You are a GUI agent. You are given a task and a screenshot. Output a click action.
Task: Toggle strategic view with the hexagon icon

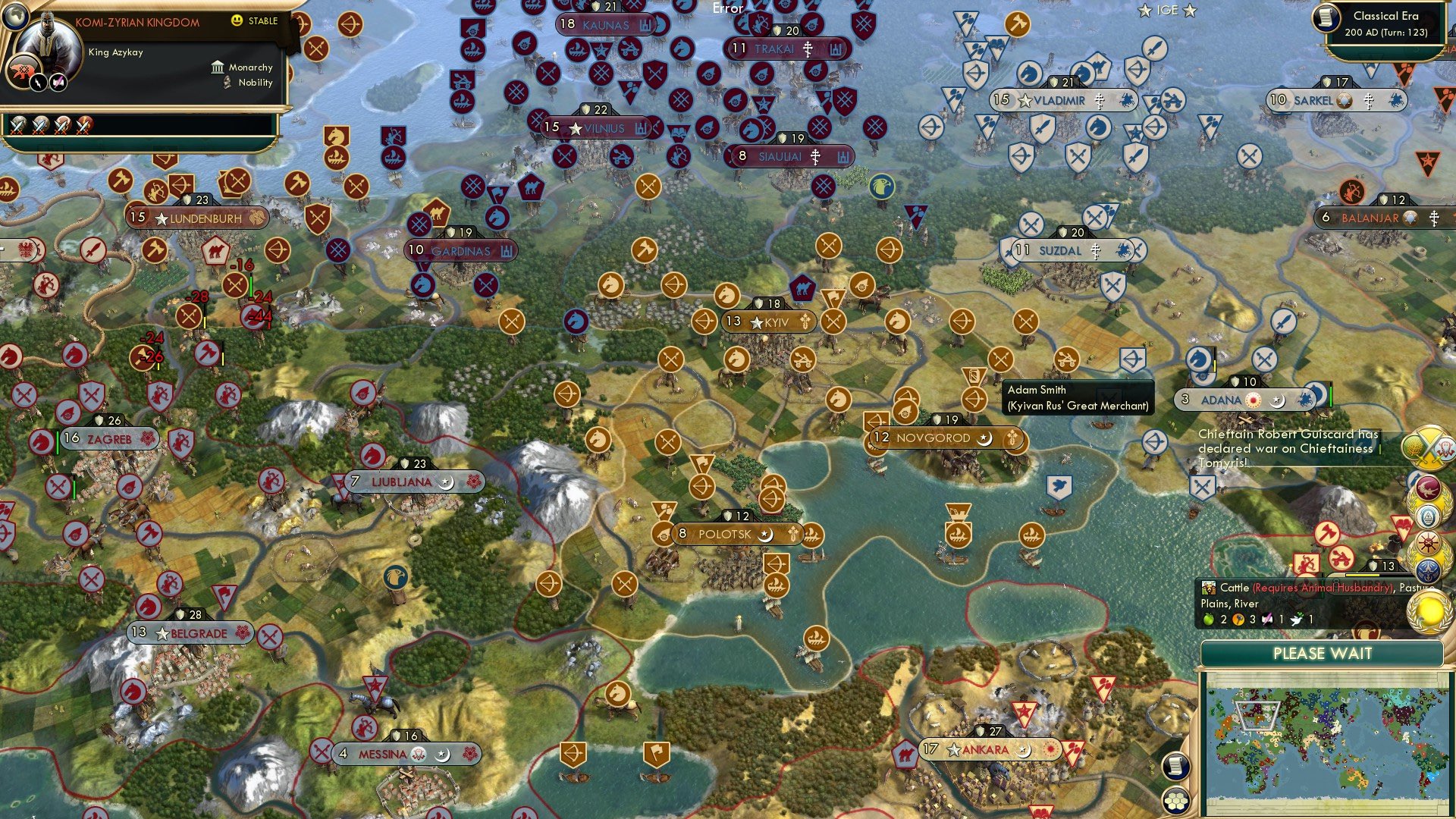1176,800
